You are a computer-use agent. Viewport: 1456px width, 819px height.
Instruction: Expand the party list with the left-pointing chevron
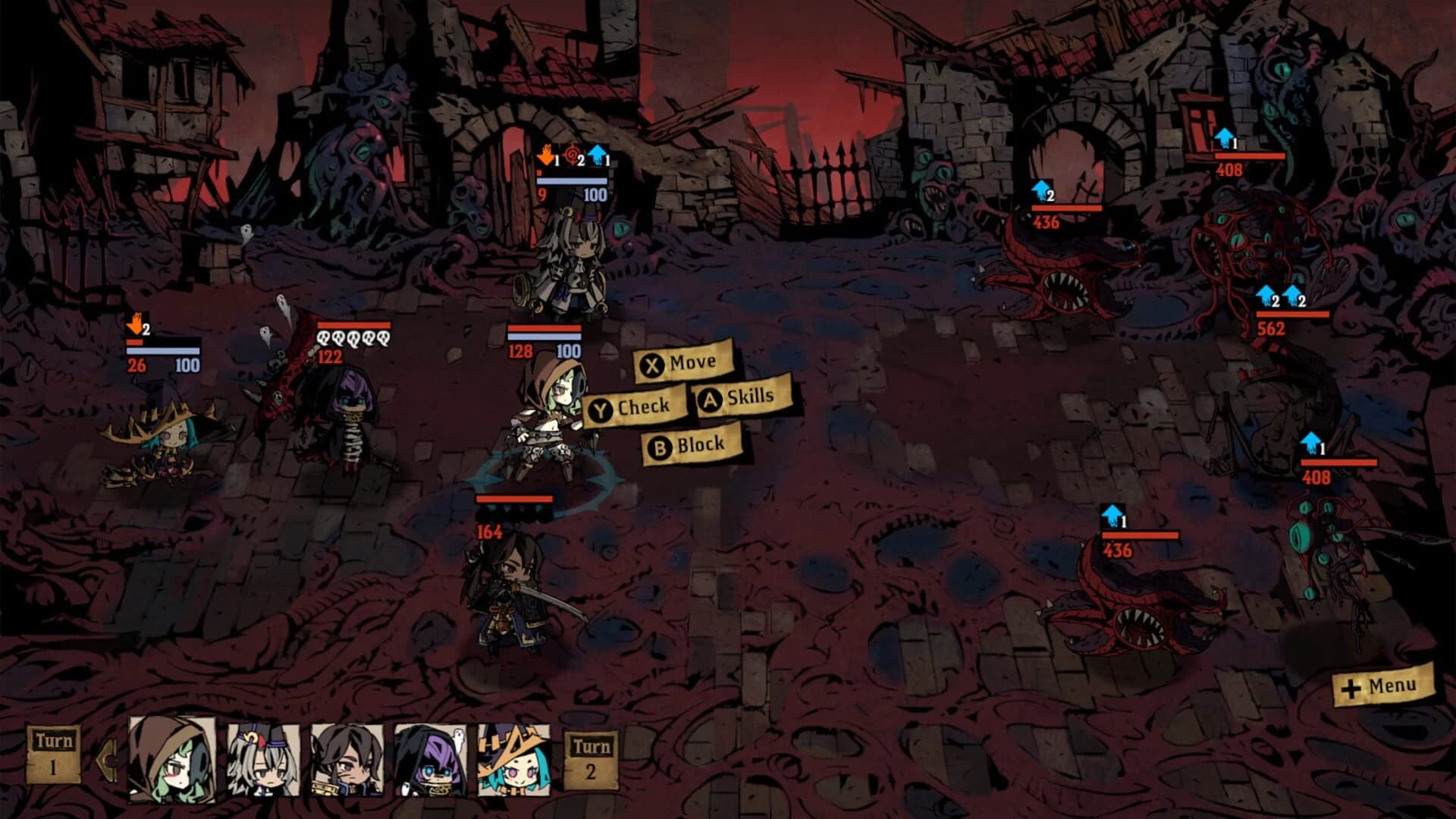(108, 758)
